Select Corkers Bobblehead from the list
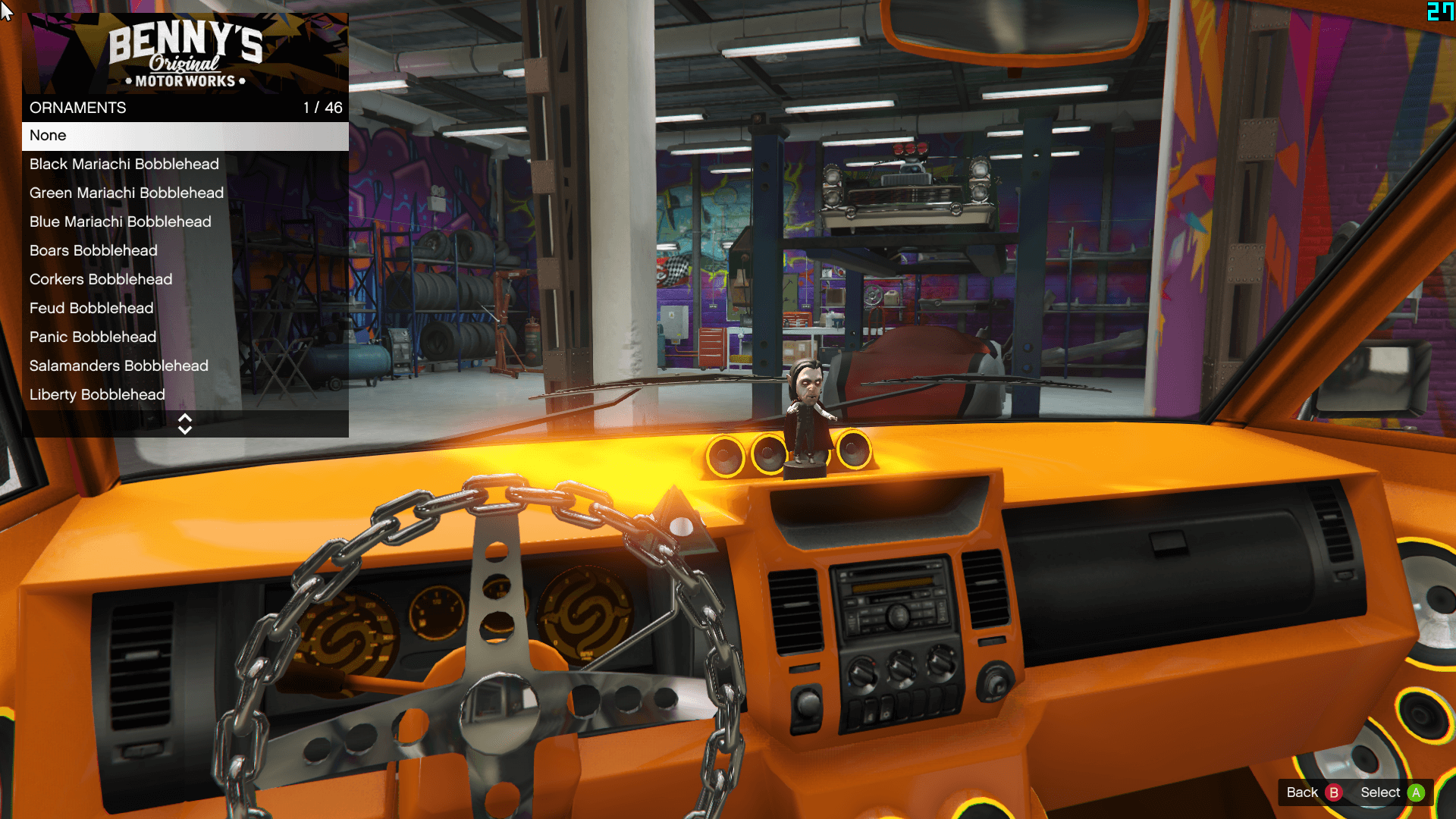 point(185,280)
